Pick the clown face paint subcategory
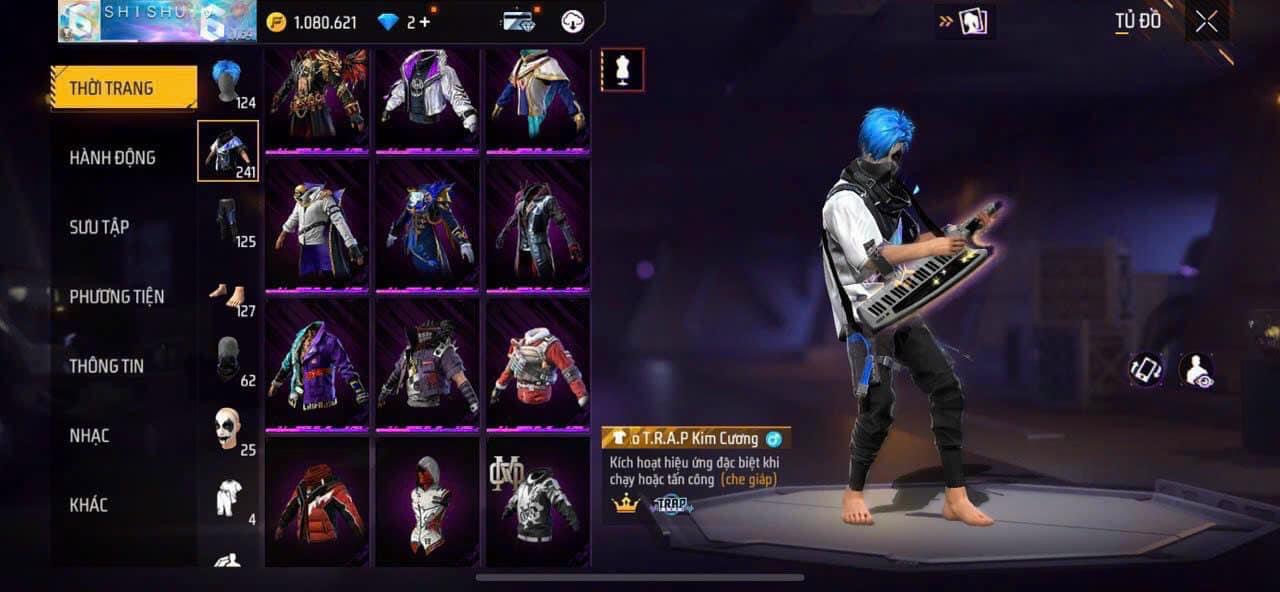The image size is (1280, 592). [x=228, y=429]
